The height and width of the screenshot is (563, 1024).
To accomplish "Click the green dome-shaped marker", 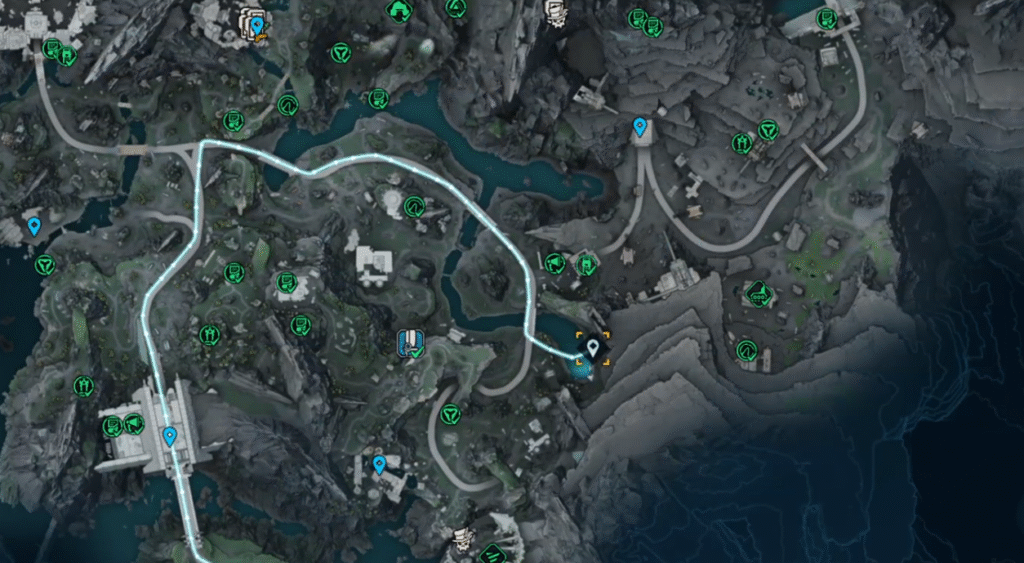I will 400,9.
